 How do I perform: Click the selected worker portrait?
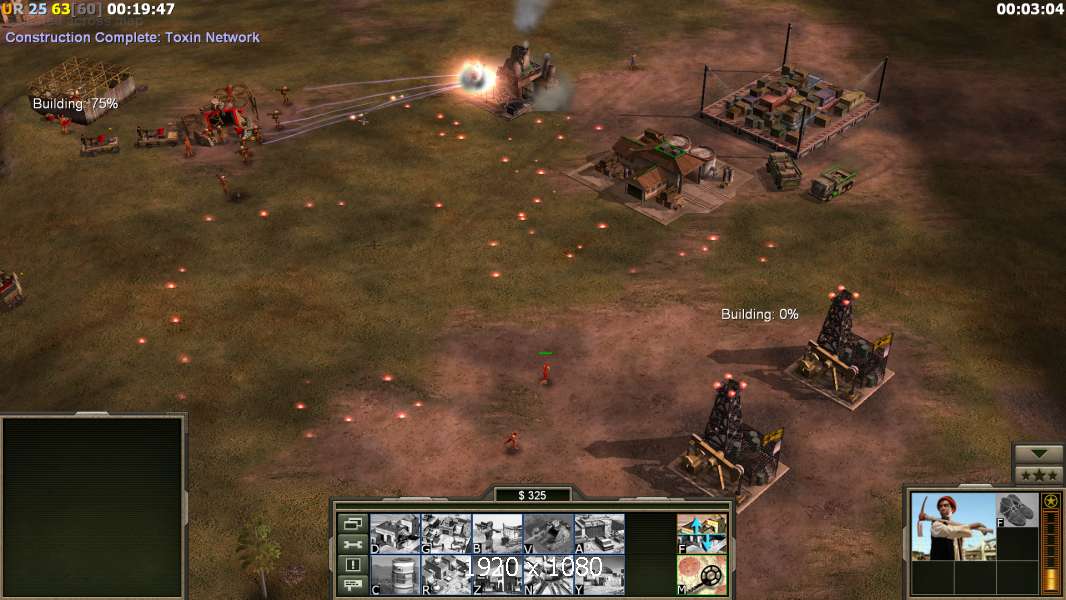coord(952,527)
